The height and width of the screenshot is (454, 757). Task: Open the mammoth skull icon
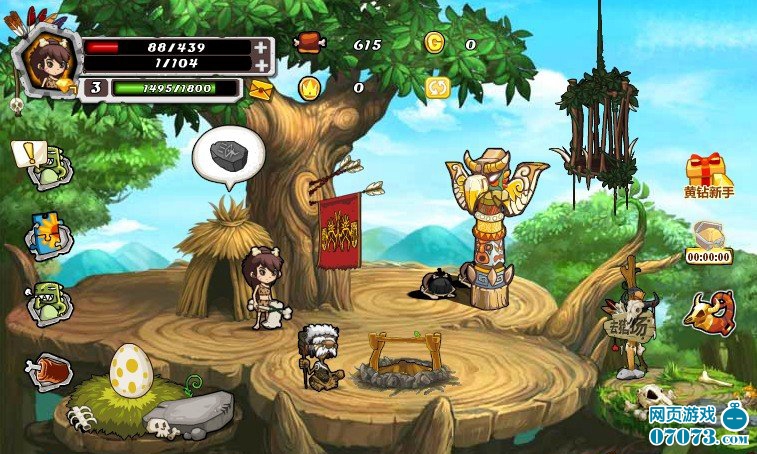[709, 311]
